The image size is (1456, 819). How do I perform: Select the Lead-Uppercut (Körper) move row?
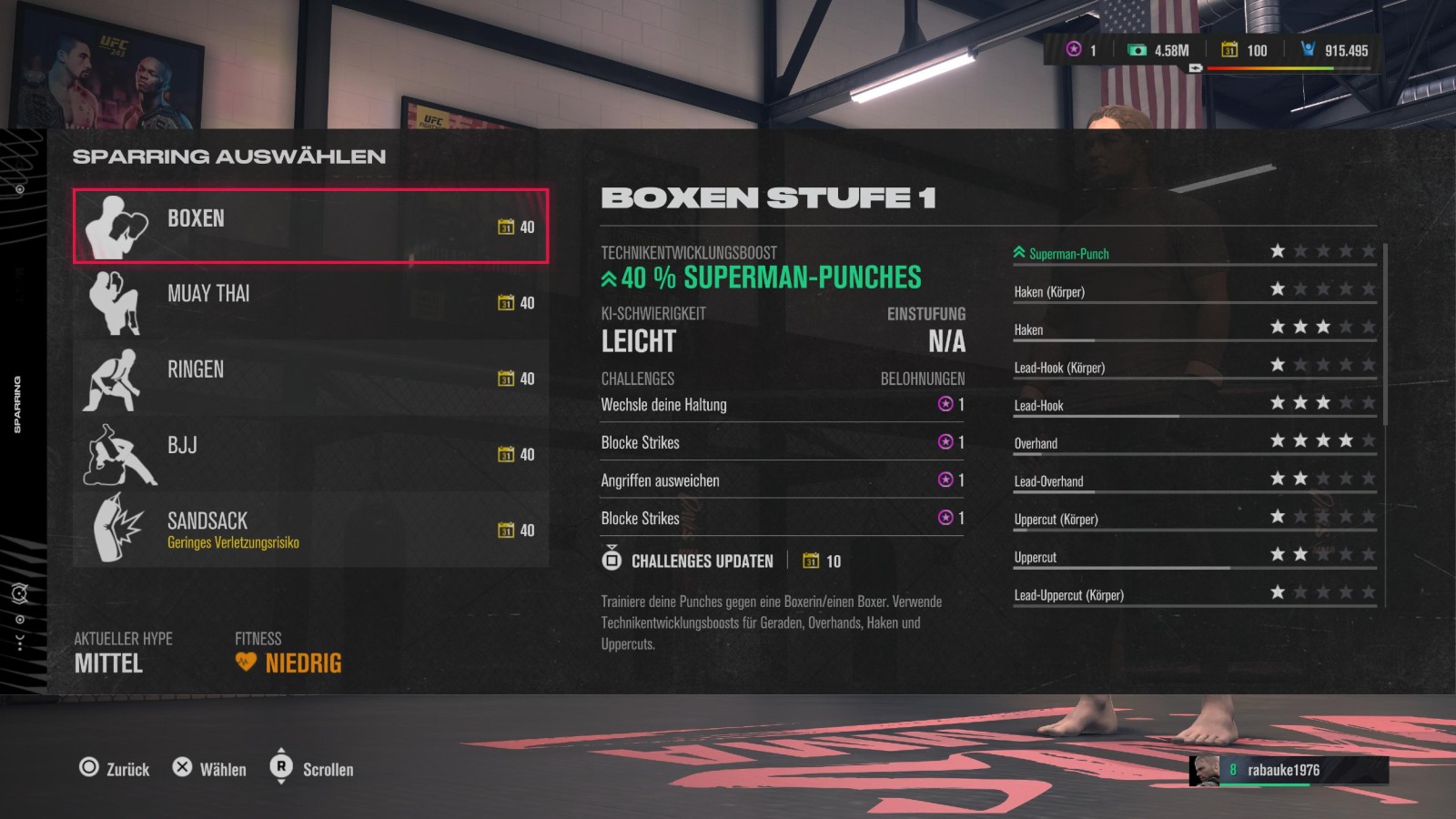click(x=1194, y=595)
